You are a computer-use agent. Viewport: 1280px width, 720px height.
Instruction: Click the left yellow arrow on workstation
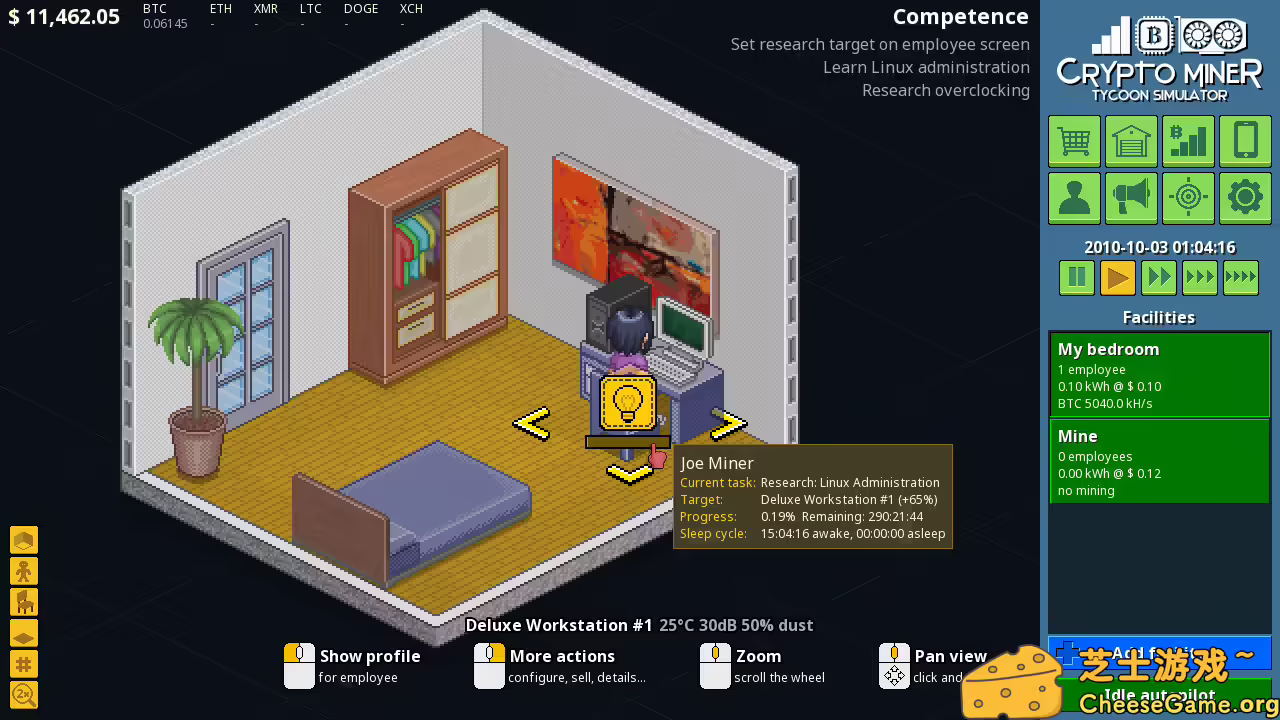(x=532, y=423)
